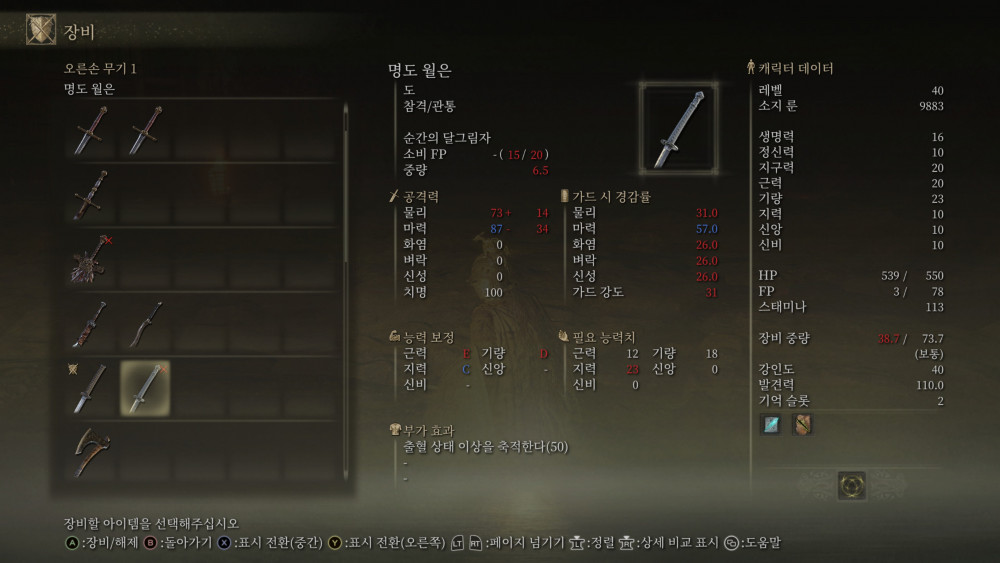Select the highlighted Moonveil katana slot
The height and width of the screenshot is (563, 1000).
[145, 388]
